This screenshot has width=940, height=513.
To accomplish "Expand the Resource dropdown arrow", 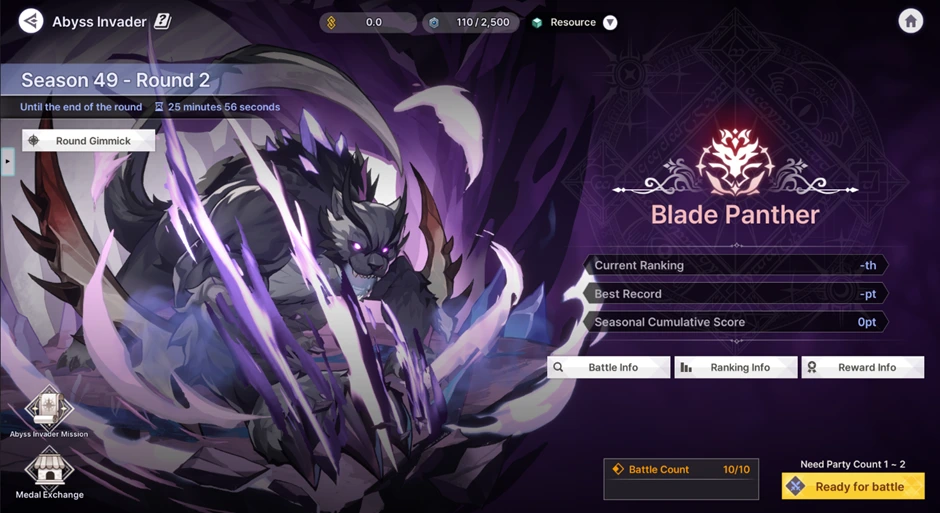I will (x=610, y=23).
